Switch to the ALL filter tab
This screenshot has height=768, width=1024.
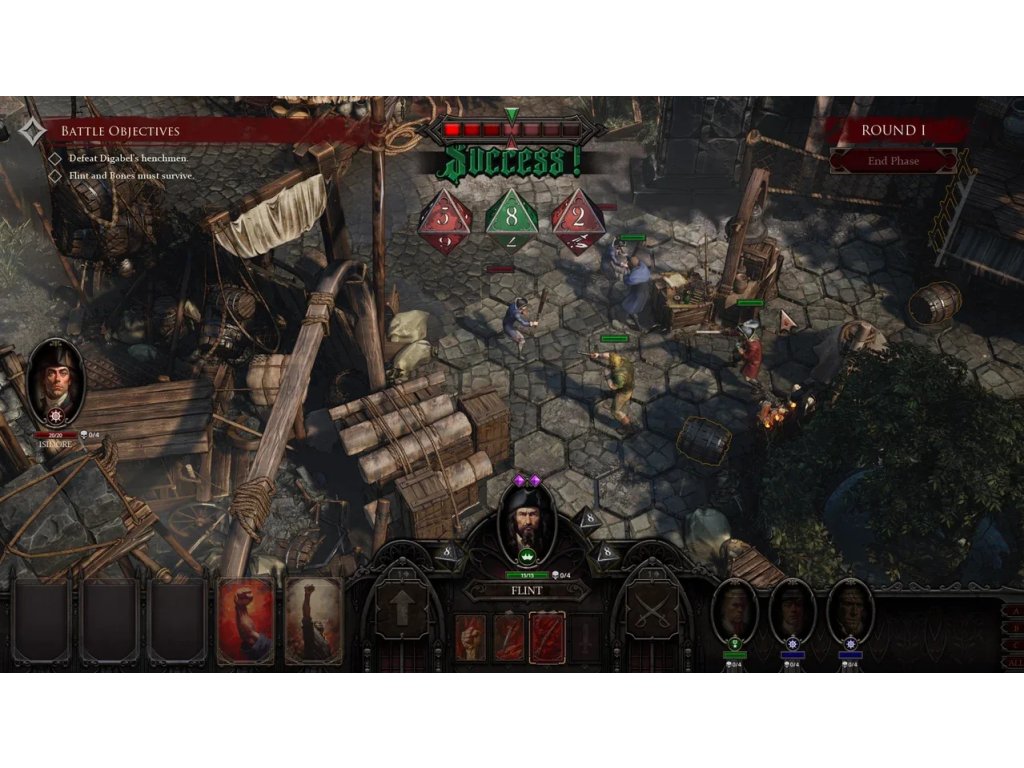click(x=1014, y=663)
